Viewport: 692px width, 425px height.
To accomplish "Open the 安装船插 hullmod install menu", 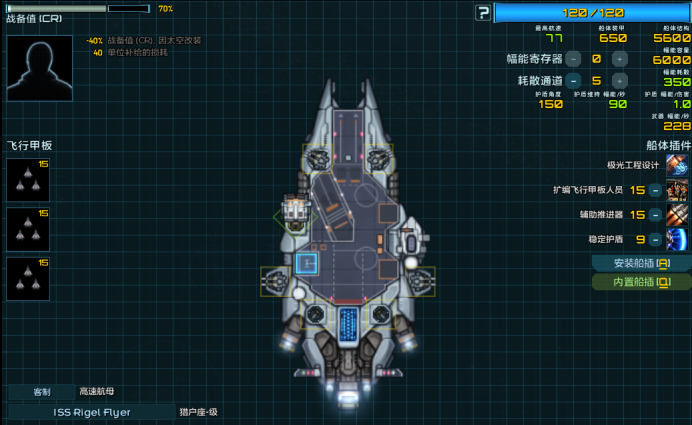I will point(641,263).
